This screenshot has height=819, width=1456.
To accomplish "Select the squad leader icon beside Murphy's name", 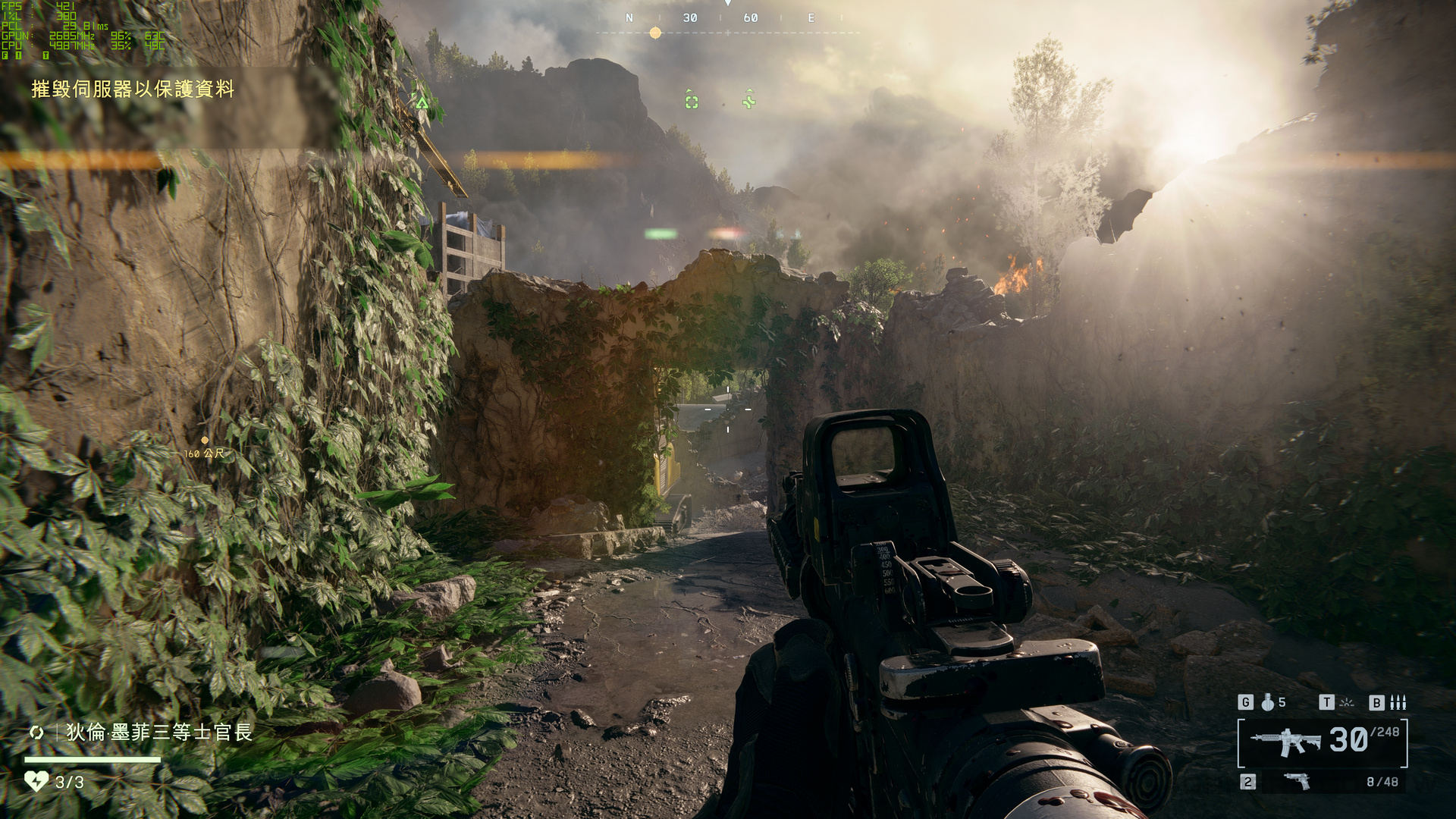I will tap(36, 733).
